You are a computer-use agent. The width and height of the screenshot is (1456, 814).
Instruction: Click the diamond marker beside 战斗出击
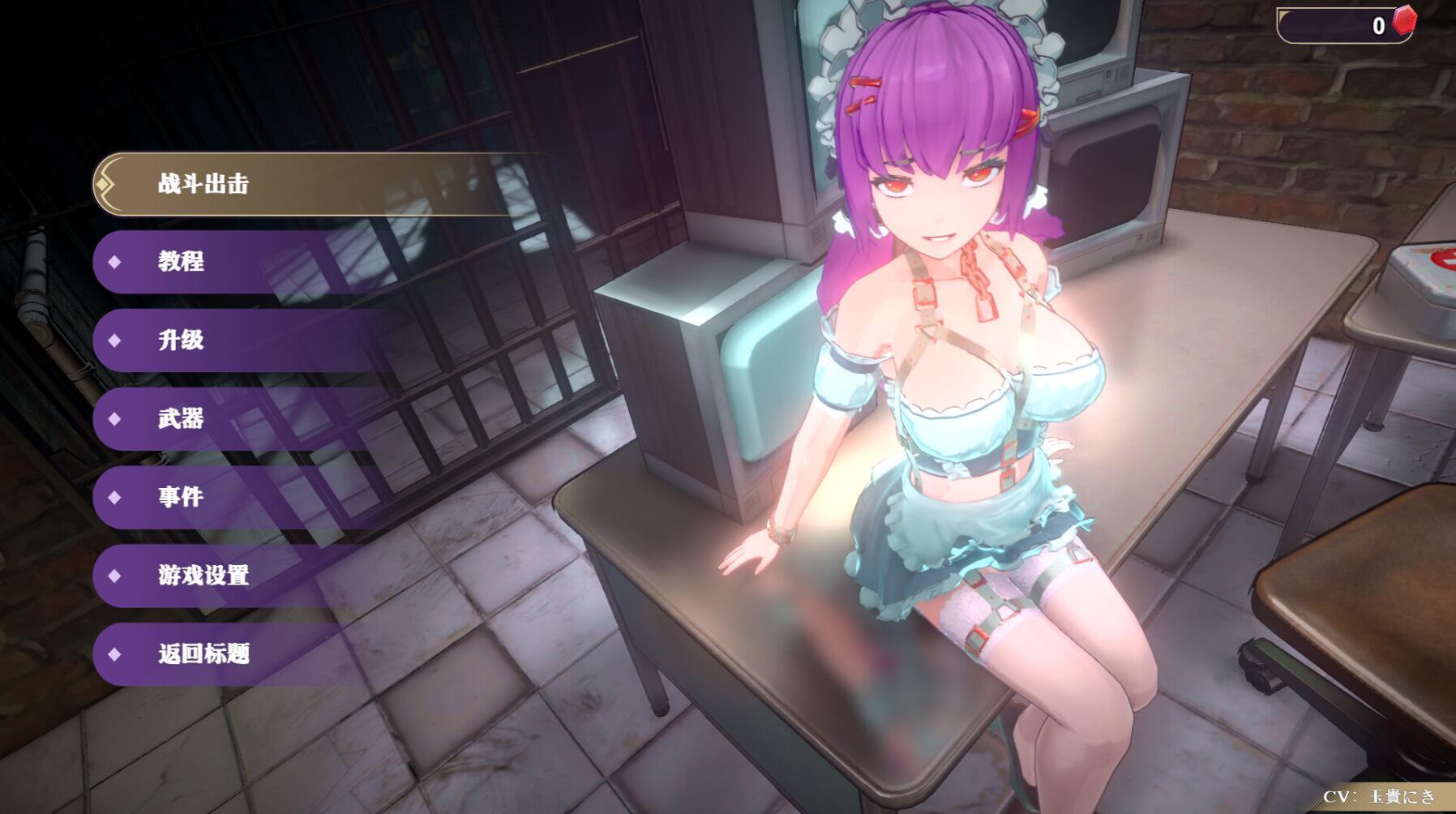tap(101, 183)
